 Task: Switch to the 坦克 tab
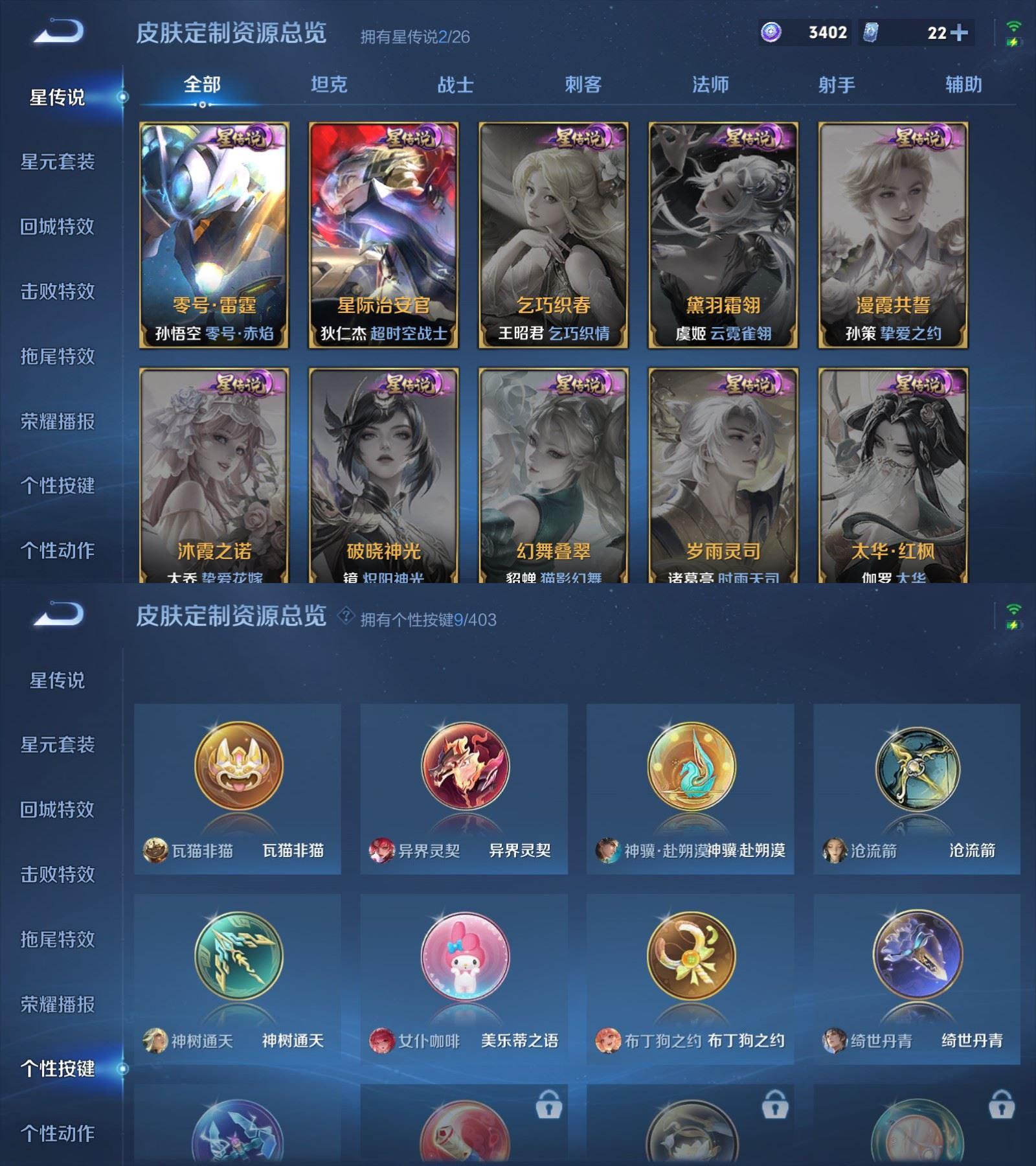(330, 84)
